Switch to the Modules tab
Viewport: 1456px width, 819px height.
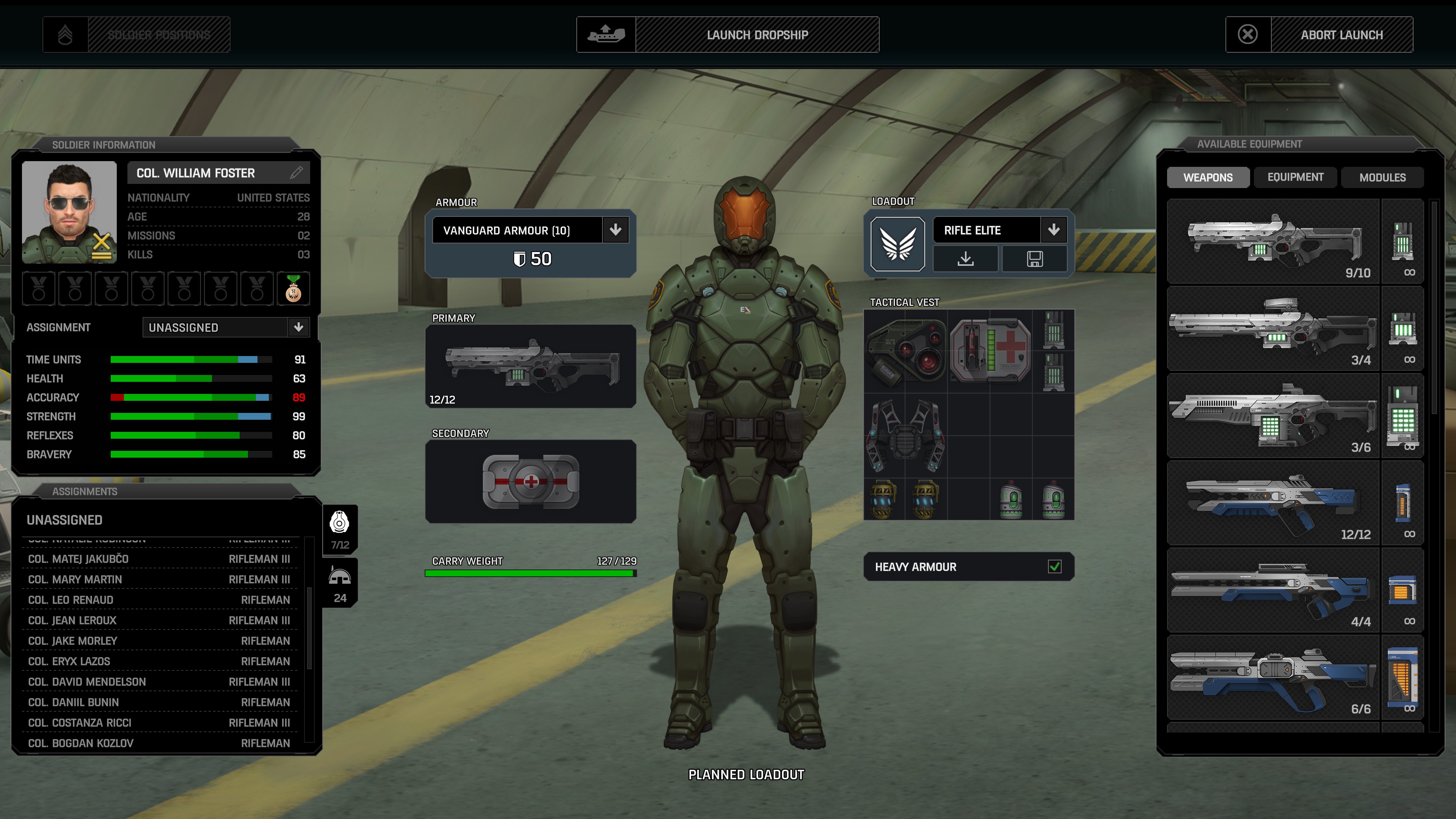1382,177
